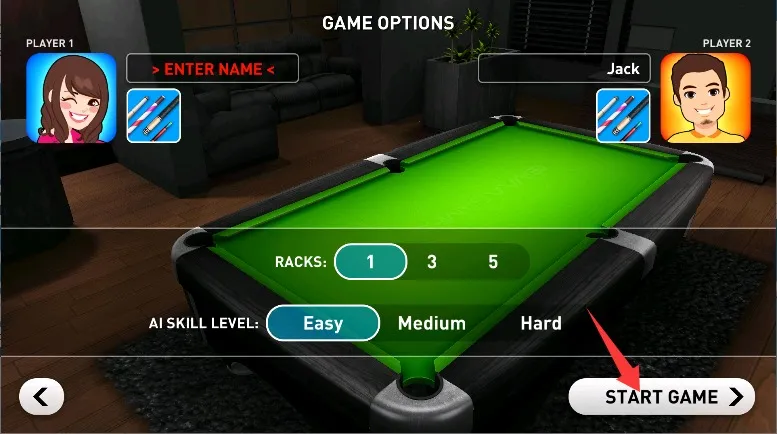Switch AI skill to Medium
The height and width of the screenshot is (434, 777).
(432, 323)
